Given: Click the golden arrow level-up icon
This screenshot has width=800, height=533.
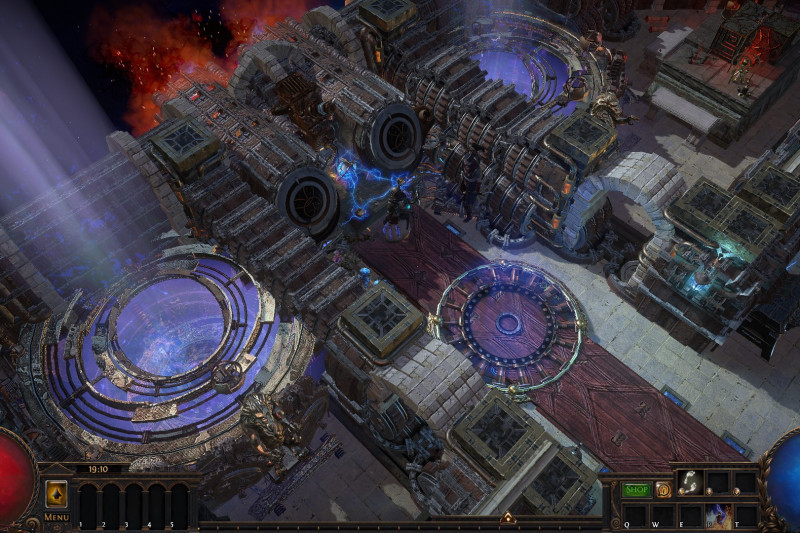Looking at the screenshot, I should (x=56, y=495).
